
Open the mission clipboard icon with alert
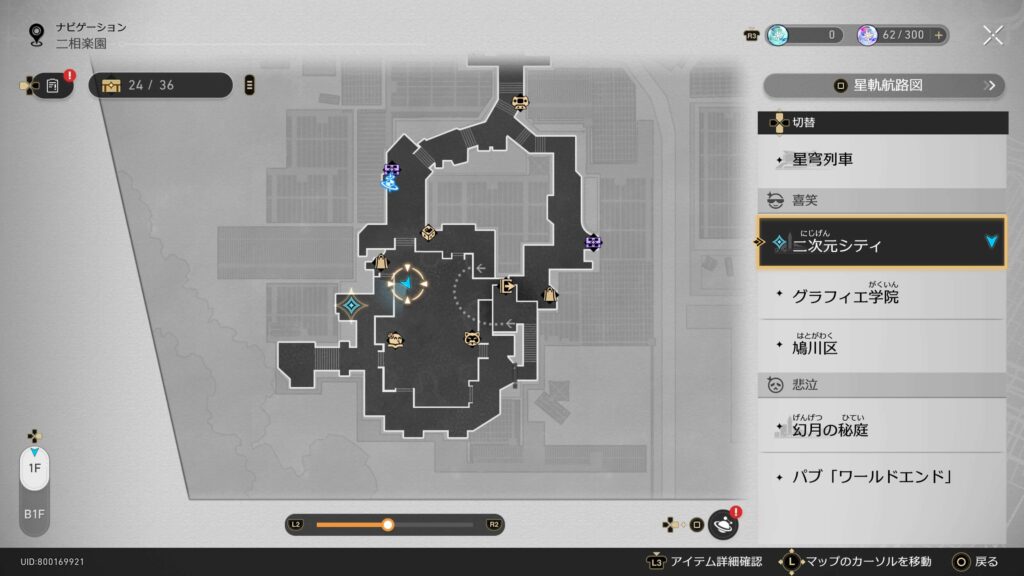52,86
